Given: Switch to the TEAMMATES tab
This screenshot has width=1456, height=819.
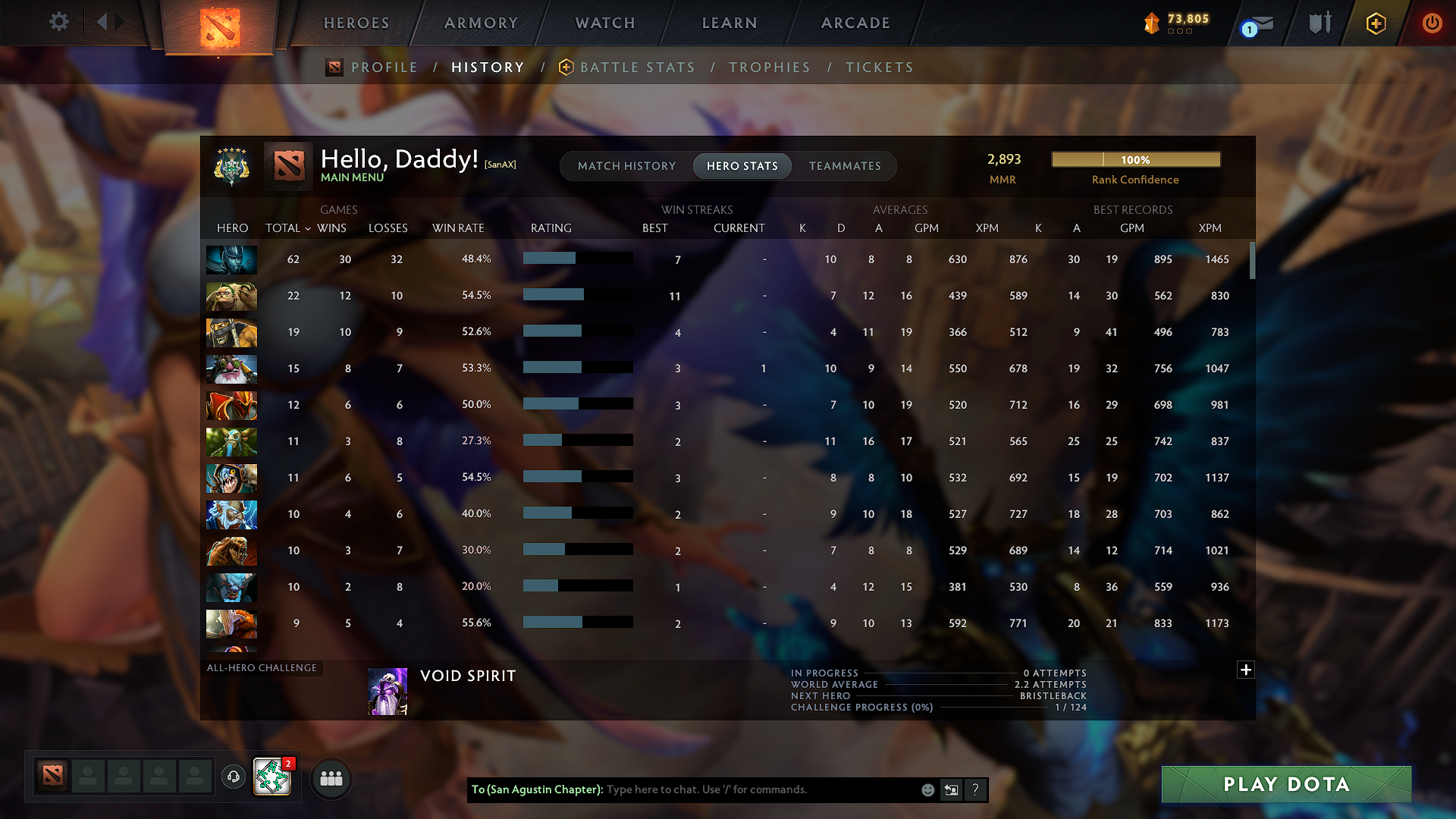Looking at the screenshot, I should click(x=845, y=166).
